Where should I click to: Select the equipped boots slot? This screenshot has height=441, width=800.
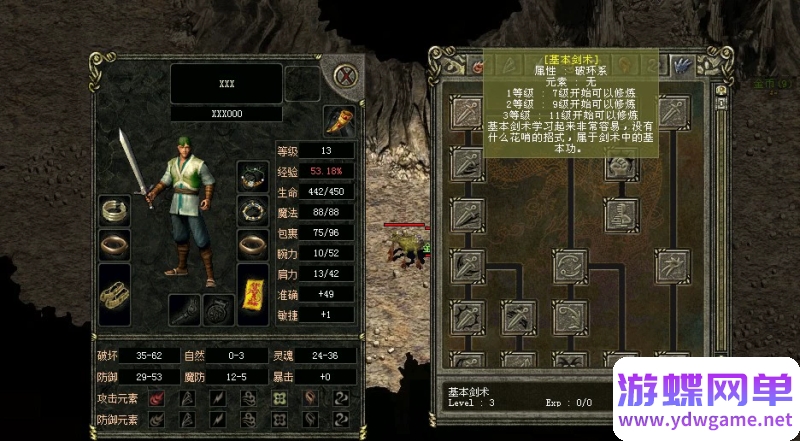tap(117, 294)
